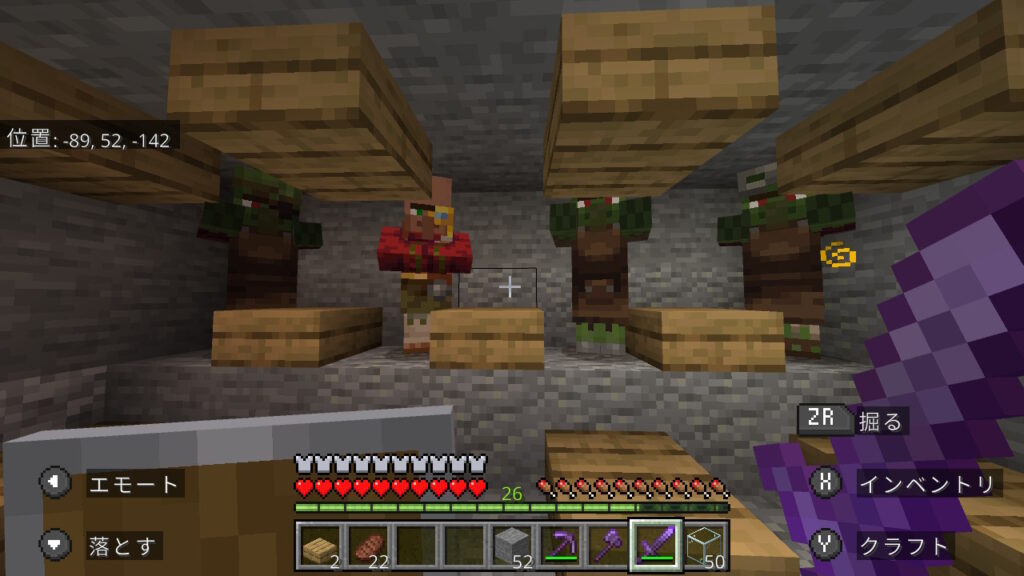Viewport: 1024px width, 576px height.
Task: Equip the enchanted purple pickaxe
Action: (x=559, y=544)
